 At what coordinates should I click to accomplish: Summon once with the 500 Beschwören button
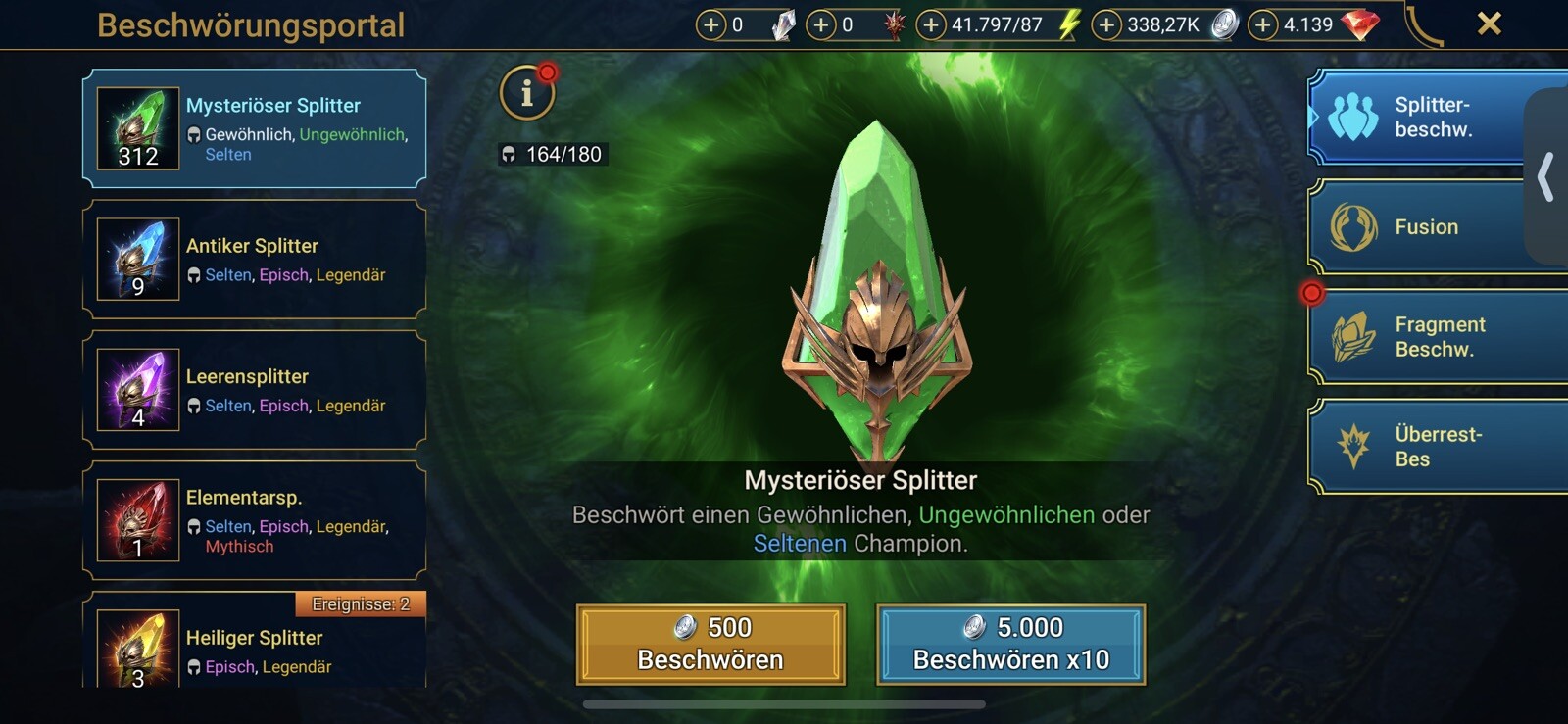point(710,644)
